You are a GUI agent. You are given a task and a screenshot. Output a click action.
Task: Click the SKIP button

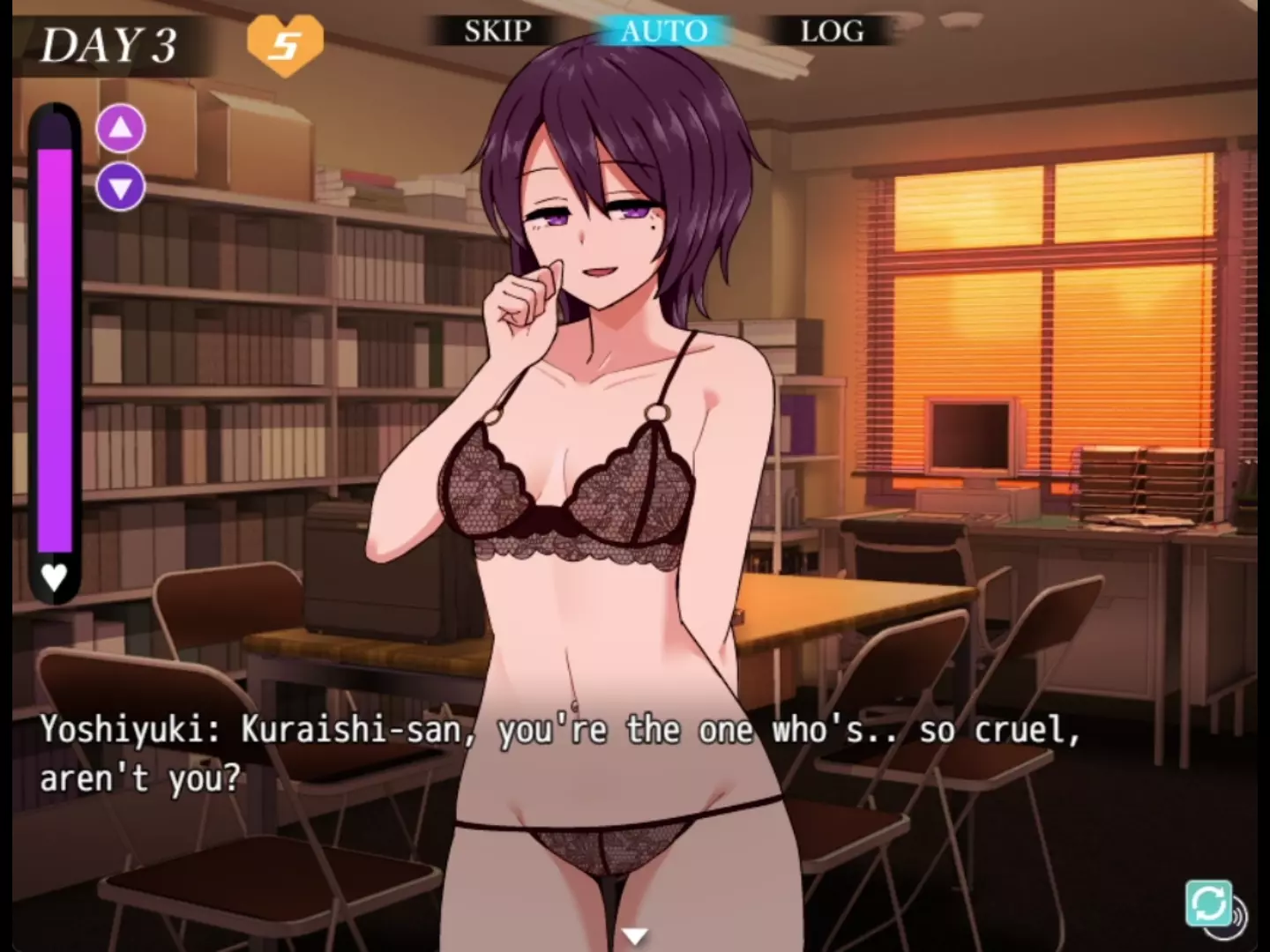click(x=497, y=32)
